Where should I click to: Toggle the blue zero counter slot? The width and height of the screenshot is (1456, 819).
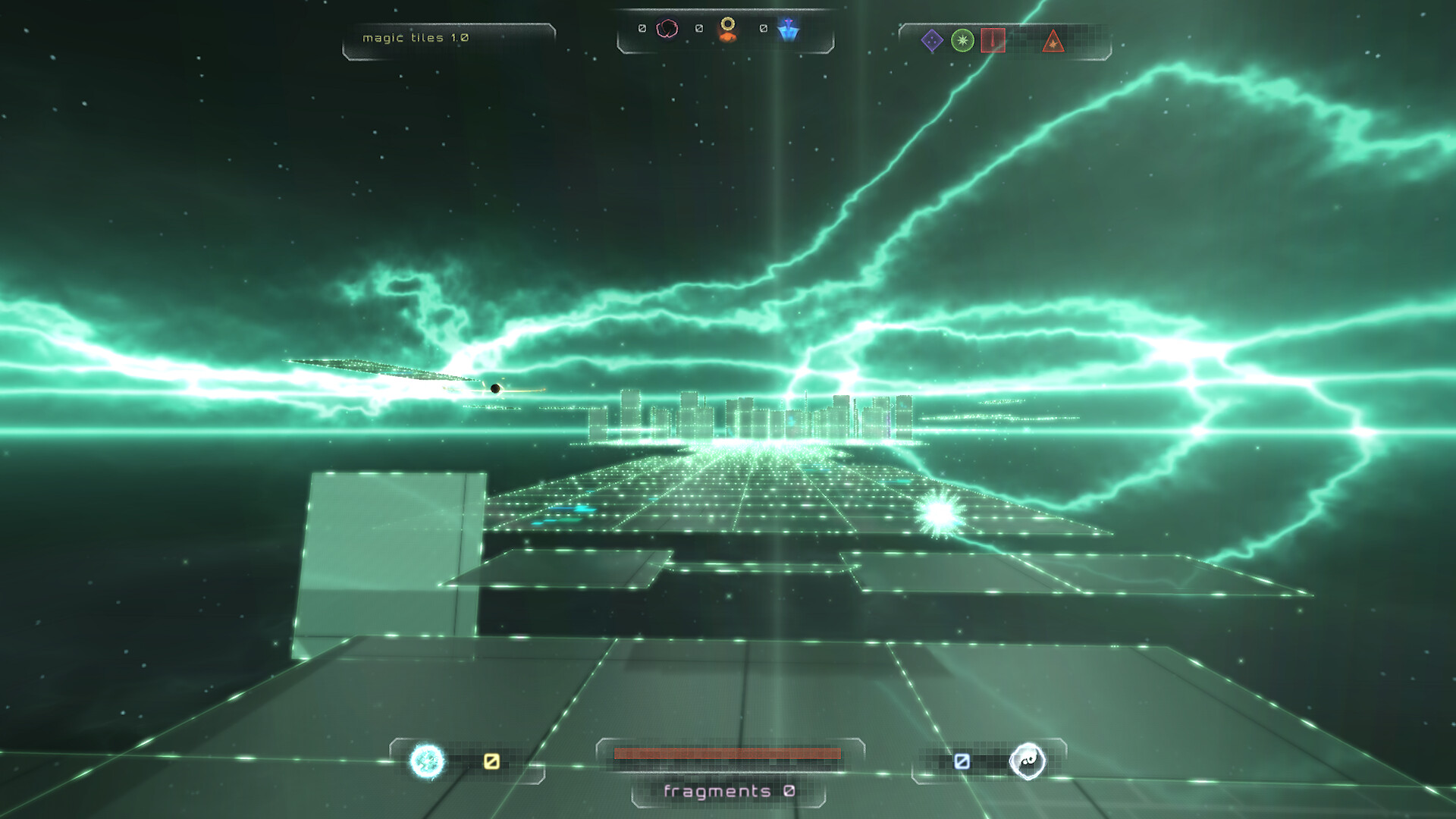pyautogui.click(x=963, y=760)
